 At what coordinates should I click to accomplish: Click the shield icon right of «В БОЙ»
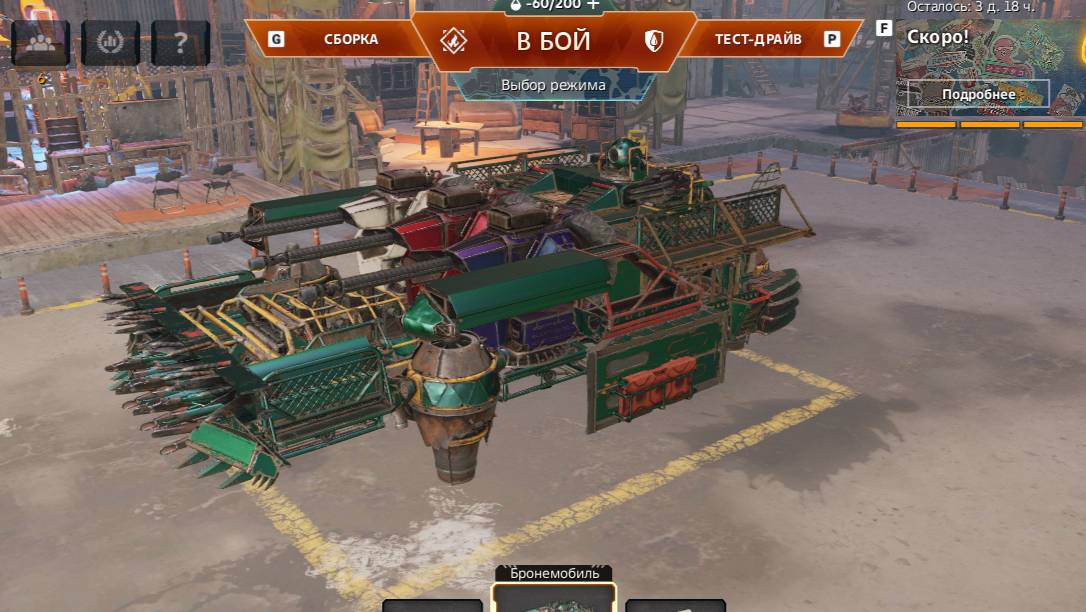click(654, 41)
